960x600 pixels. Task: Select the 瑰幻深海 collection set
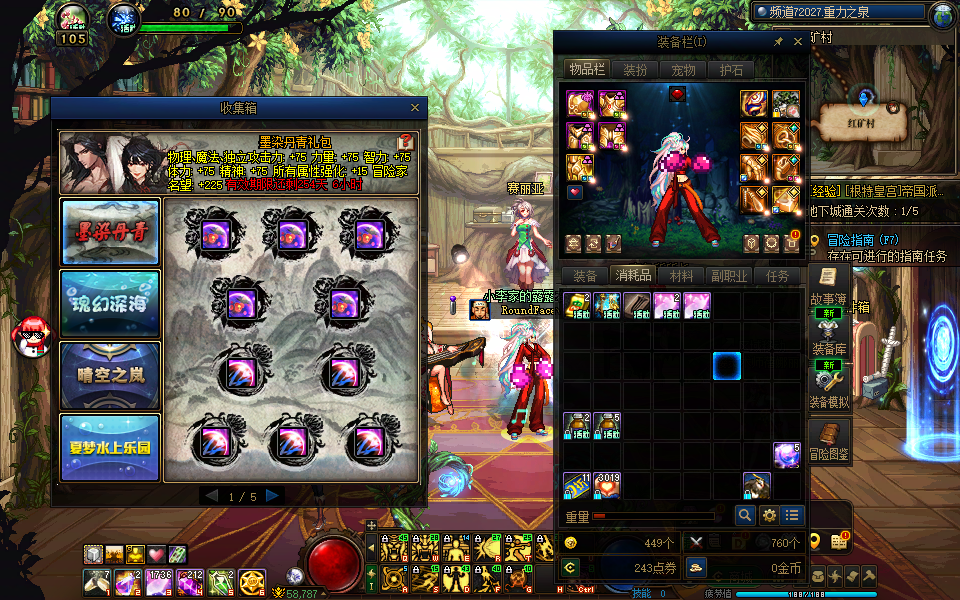point(110,303)
